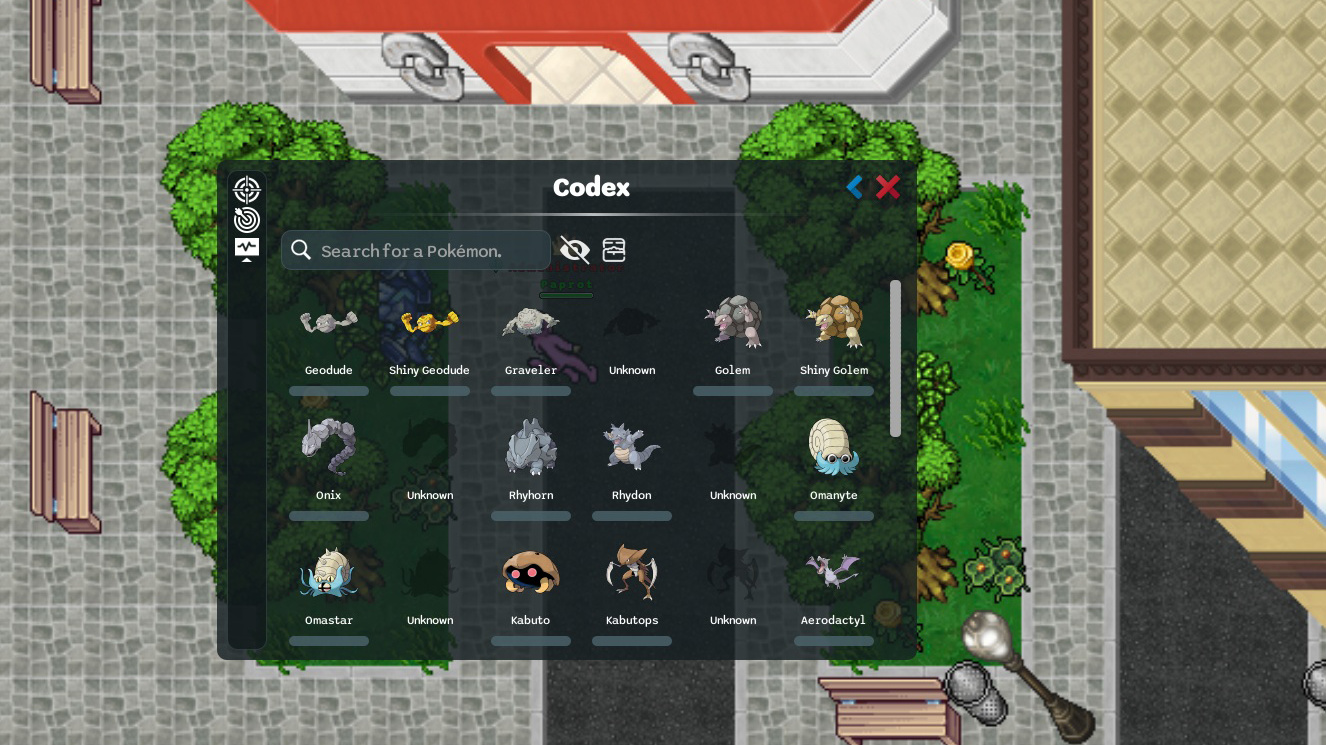This screenshot has width=1326, height=745.
Task: Open the Graveler entry page
Action: click(531, 321)
